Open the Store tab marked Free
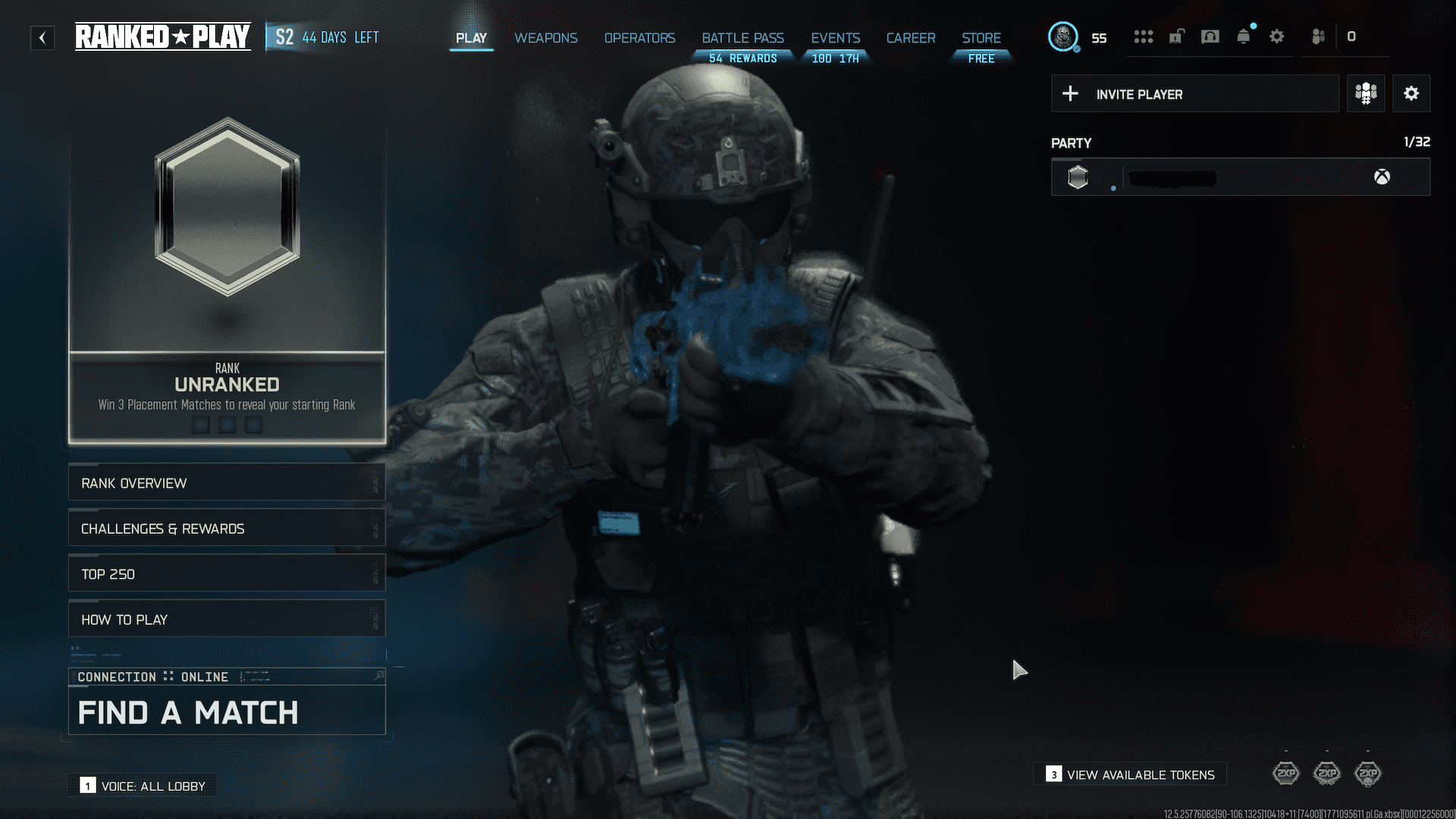The height and width of the screenshot is (819, 1456). [981, 38]
